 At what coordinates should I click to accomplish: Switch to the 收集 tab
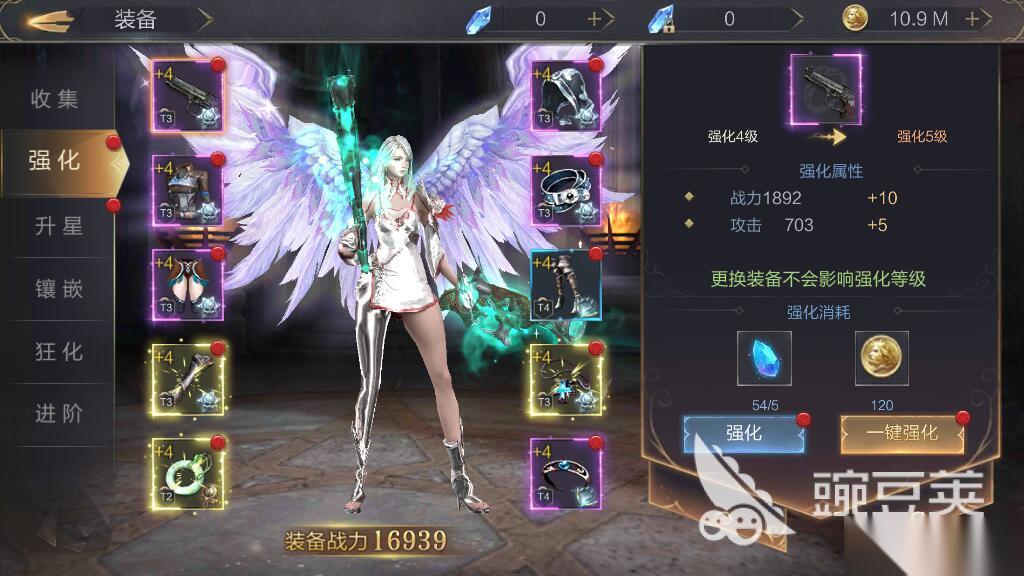coord(55,99)
